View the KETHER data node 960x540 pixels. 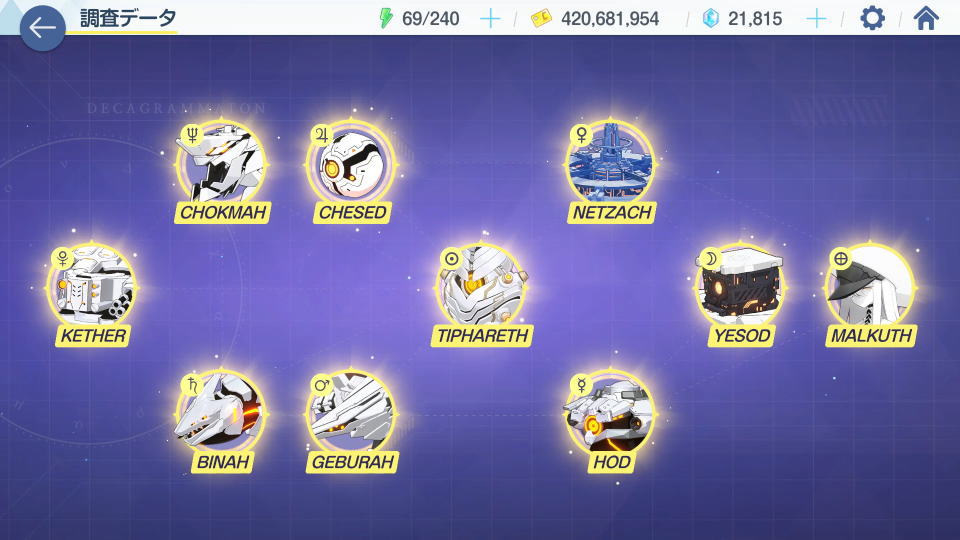click(x=92, y=287)
